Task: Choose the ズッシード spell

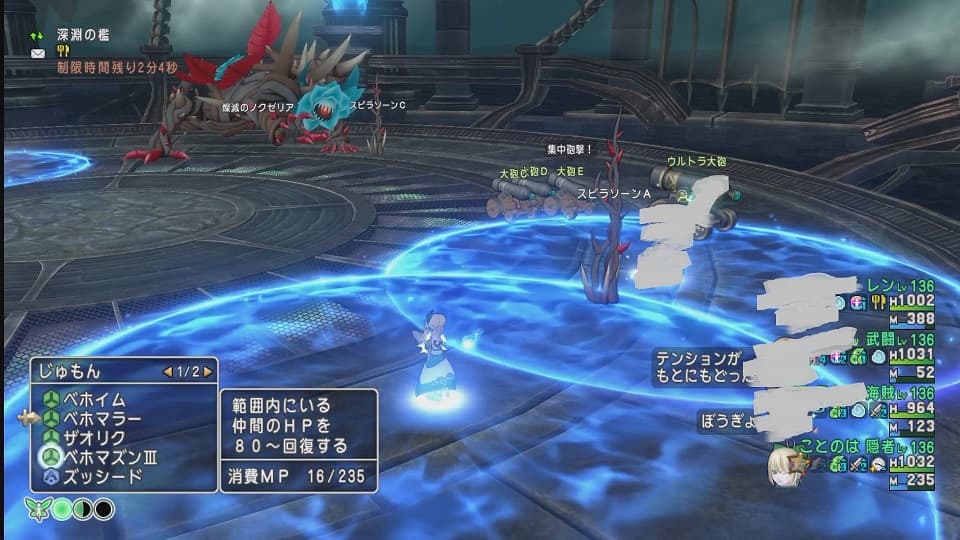Action: [x=102, y=475]
